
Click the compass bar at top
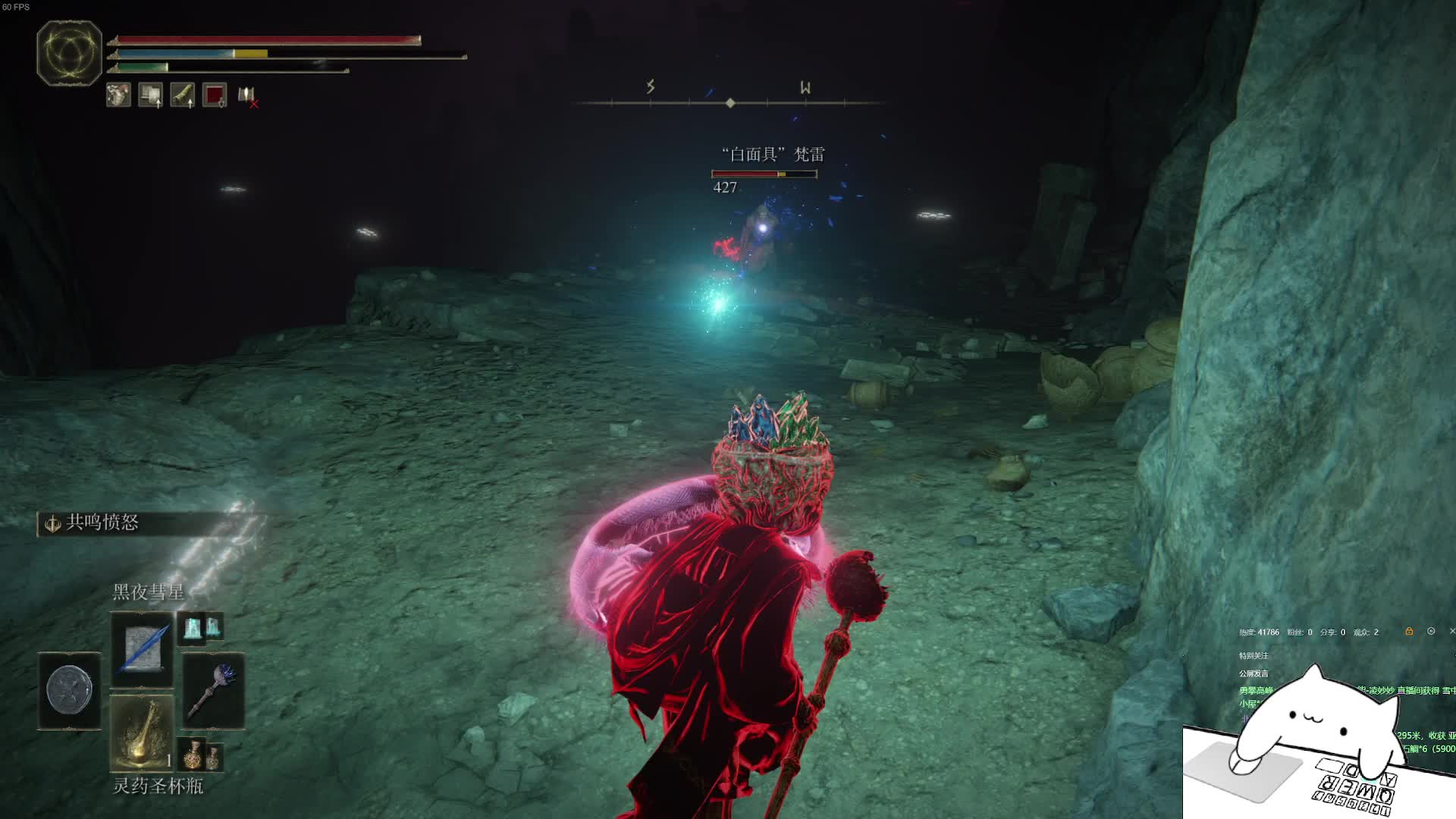[x=730, y=102]
